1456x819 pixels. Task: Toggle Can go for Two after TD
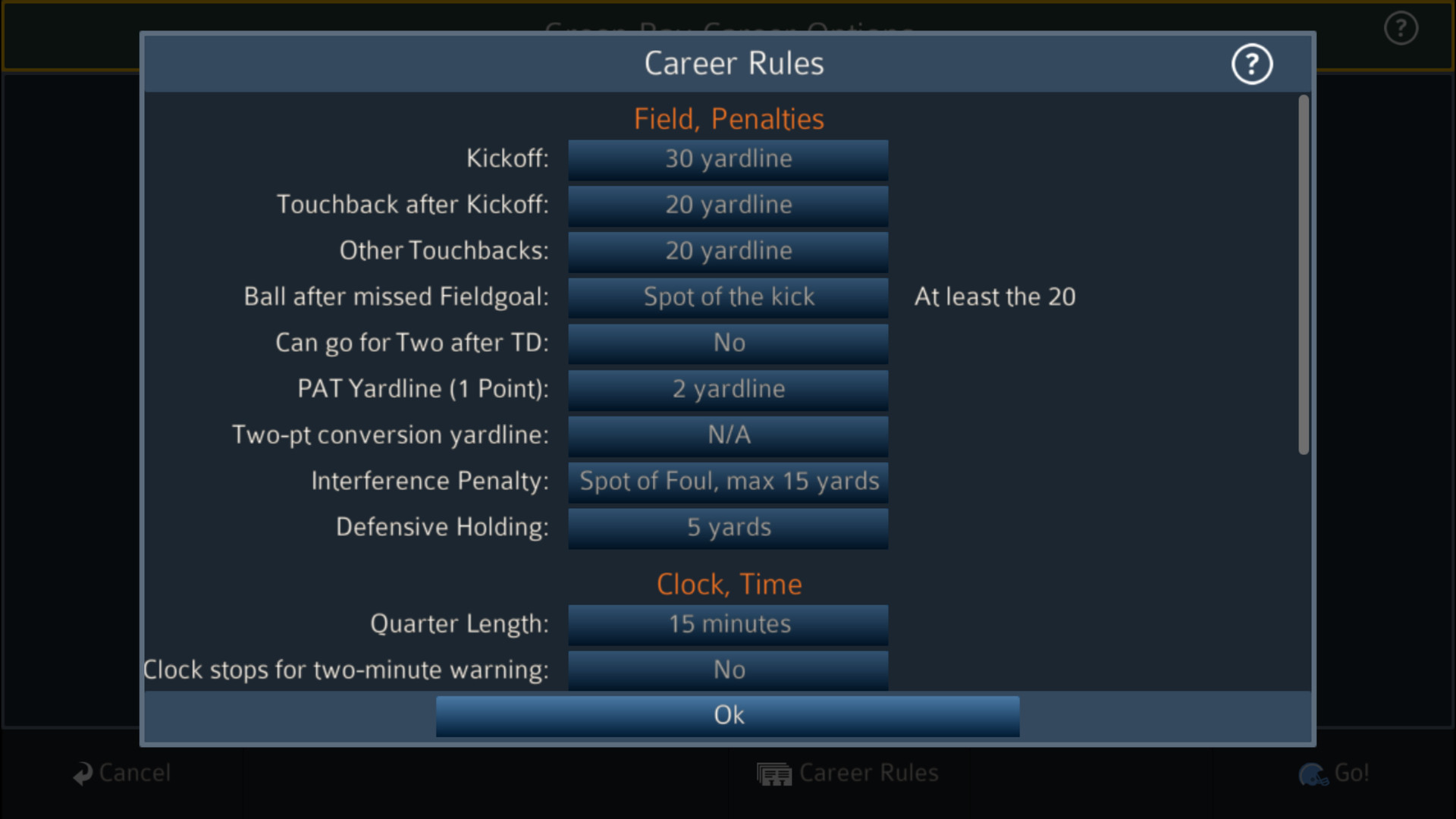tap(727, 343)
